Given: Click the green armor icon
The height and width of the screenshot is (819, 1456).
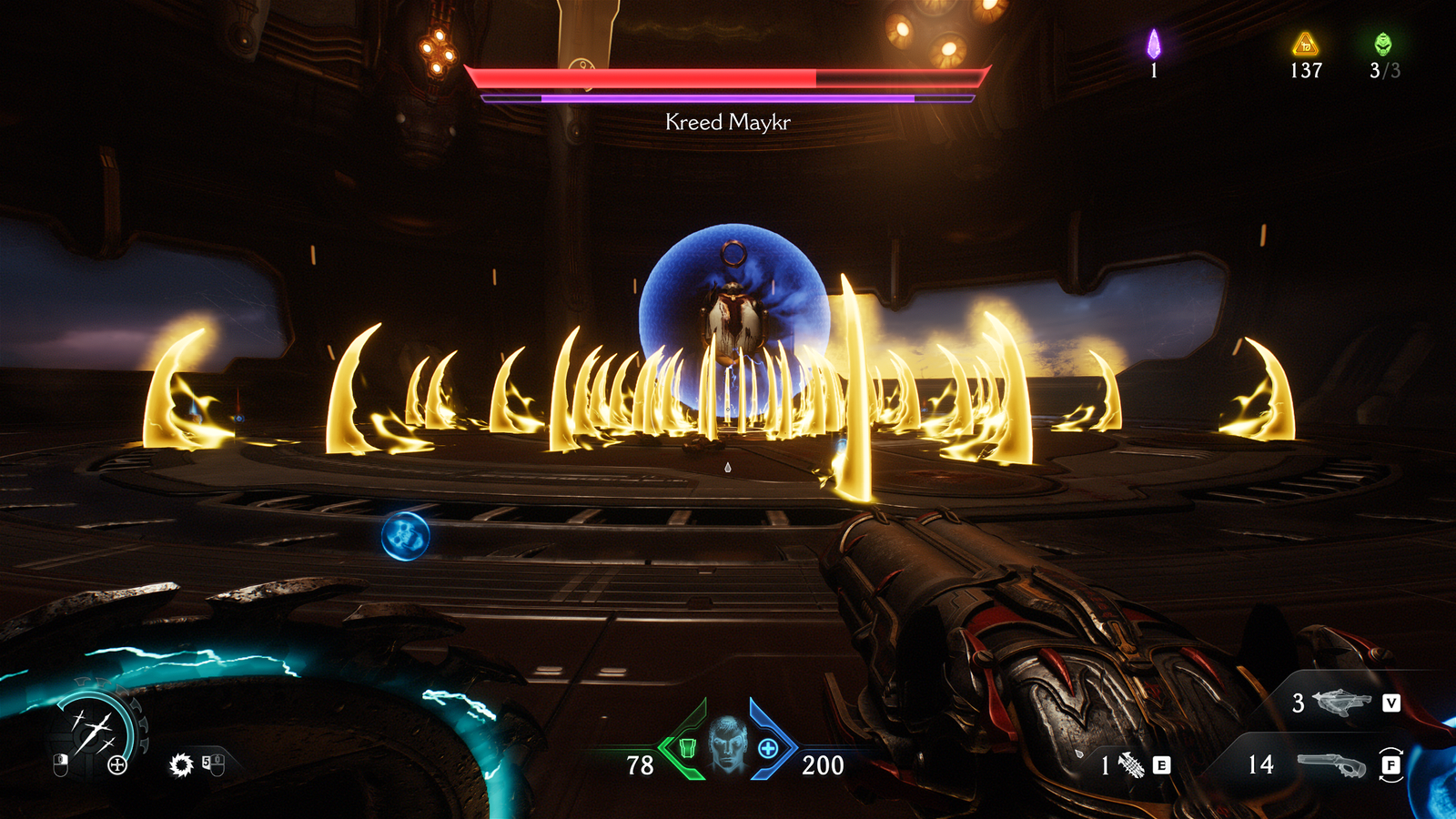Looking at the screenshot, I should 687,748.
